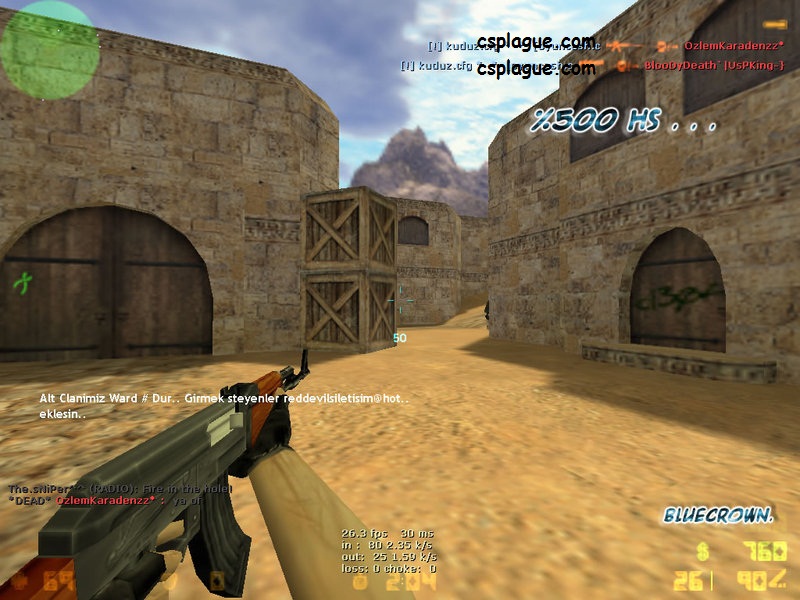The width and height of the screenshot is (800, 600).
Task: Click the 'Fire in the hole' radio message
Action: tap(120, 488)
